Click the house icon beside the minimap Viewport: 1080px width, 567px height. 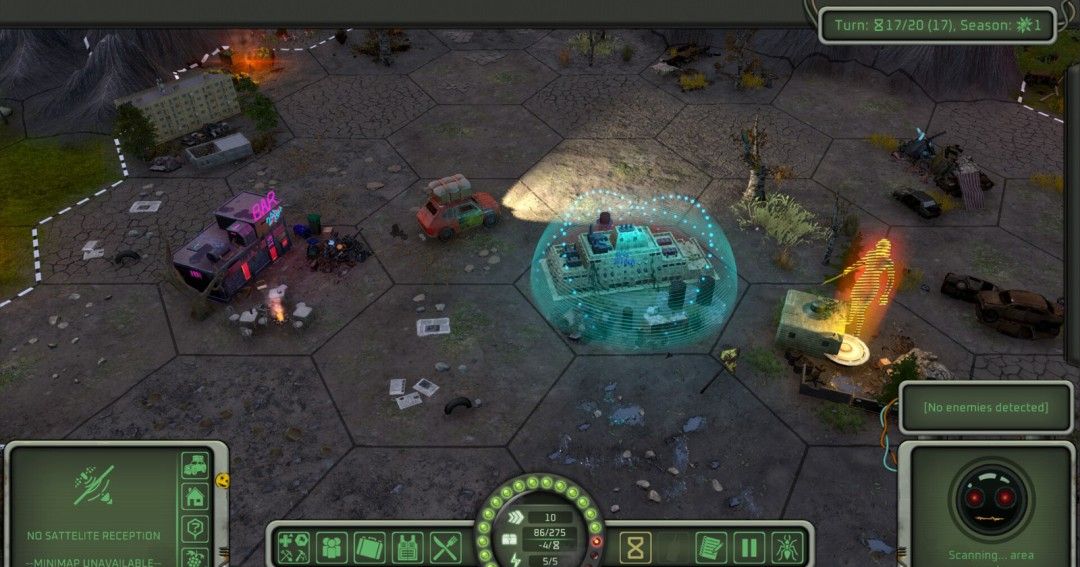tap(195, 497)
